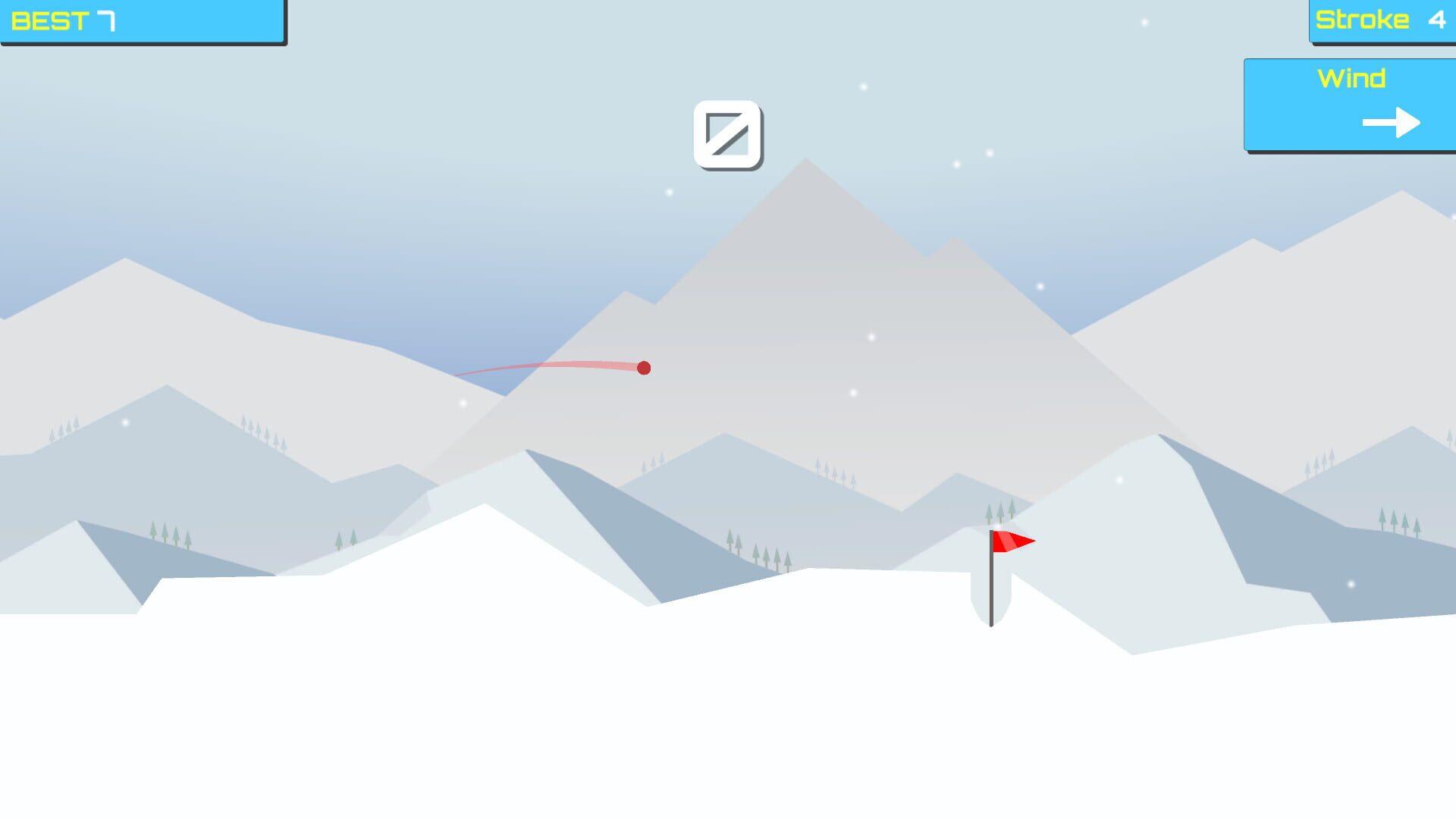
Task: Click the number 7 beside BEST
Action: (106, 20)
